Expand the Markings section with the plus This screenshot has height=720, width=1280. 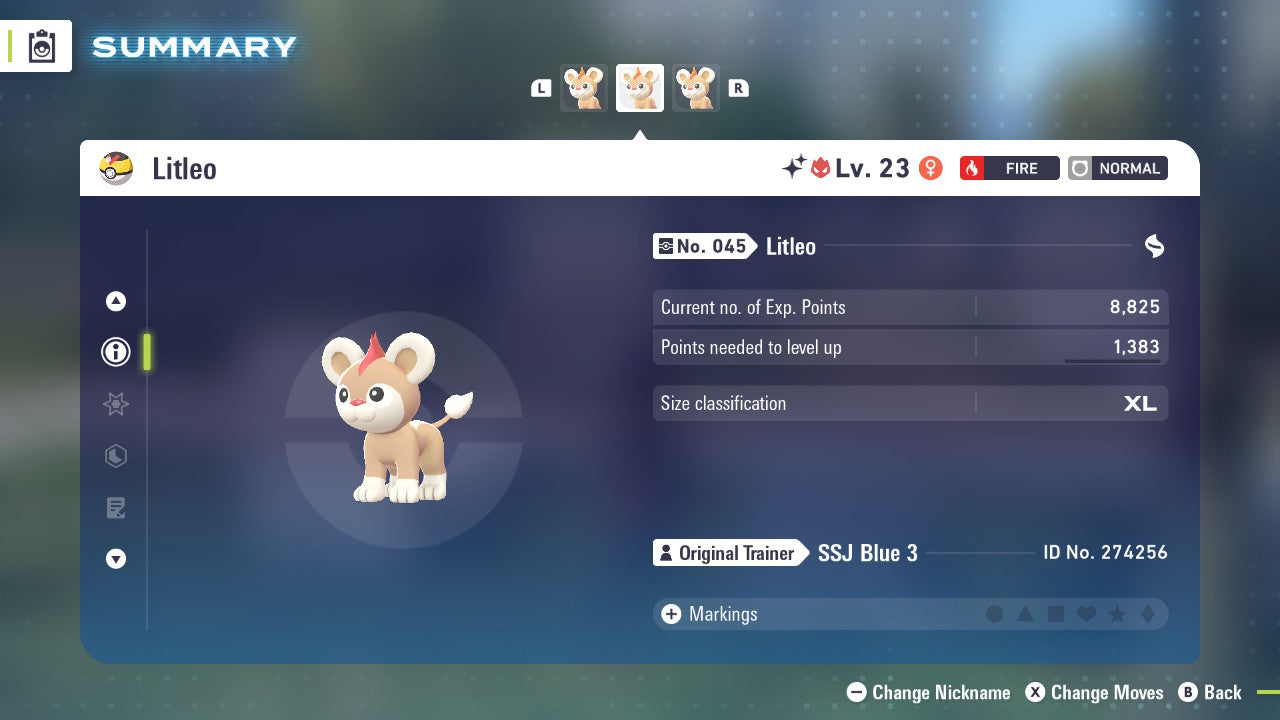pyautogui.click(x=672, y=614)
